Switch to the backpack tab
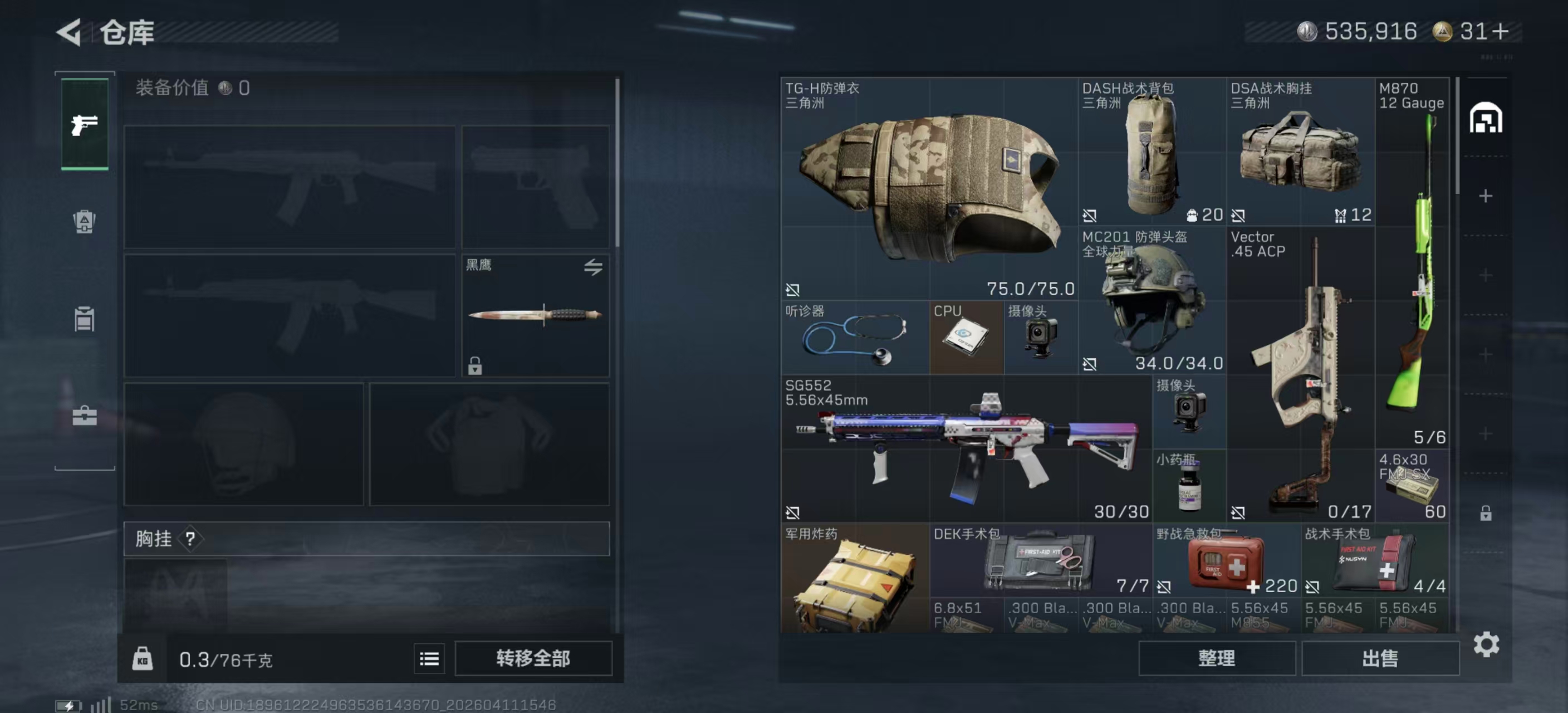Image resolution: width=1568 pixels, height=713 pixels. 85,222
